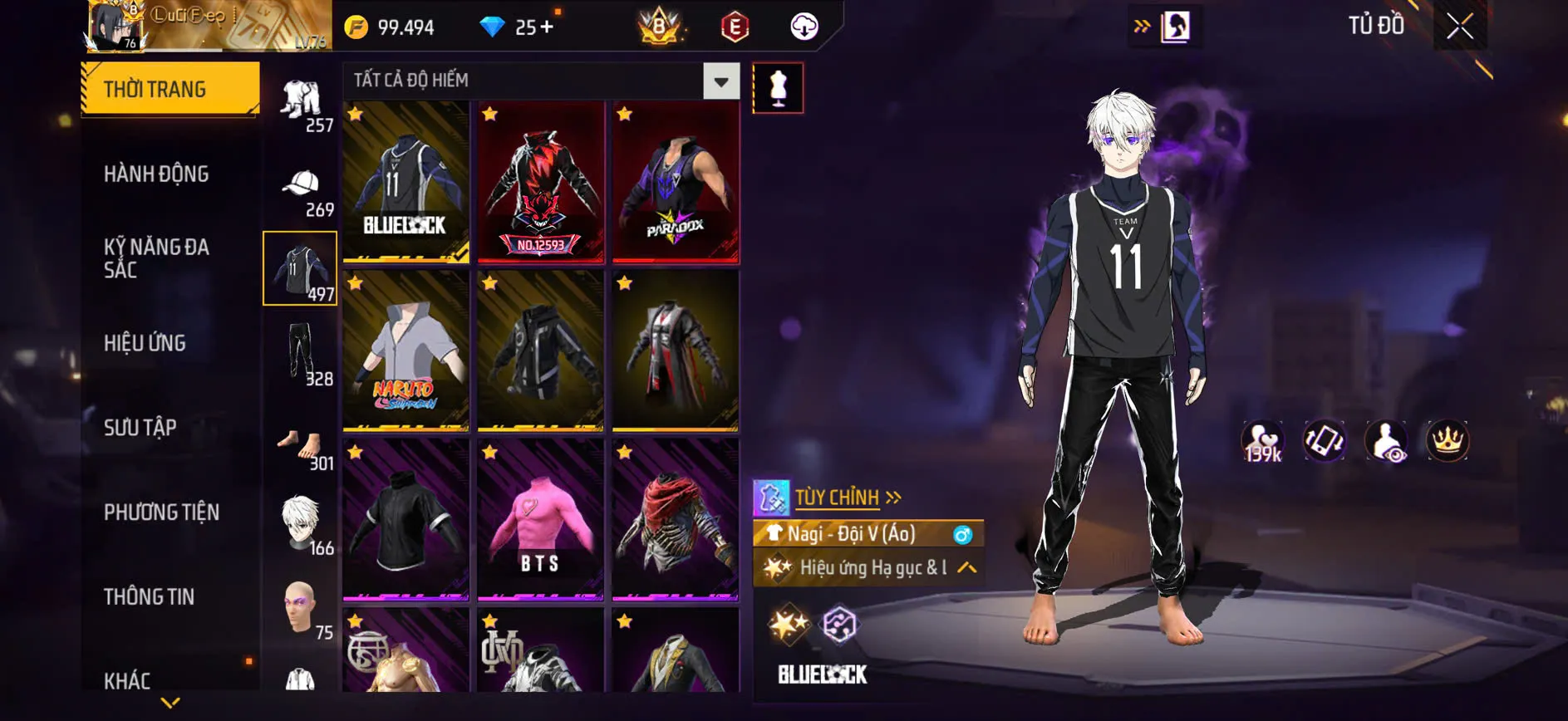Click the Tùy Chỉnh customization link
Image resolution: width=1568 pixels, height=721 pixels.
click(x=836, y=497)
